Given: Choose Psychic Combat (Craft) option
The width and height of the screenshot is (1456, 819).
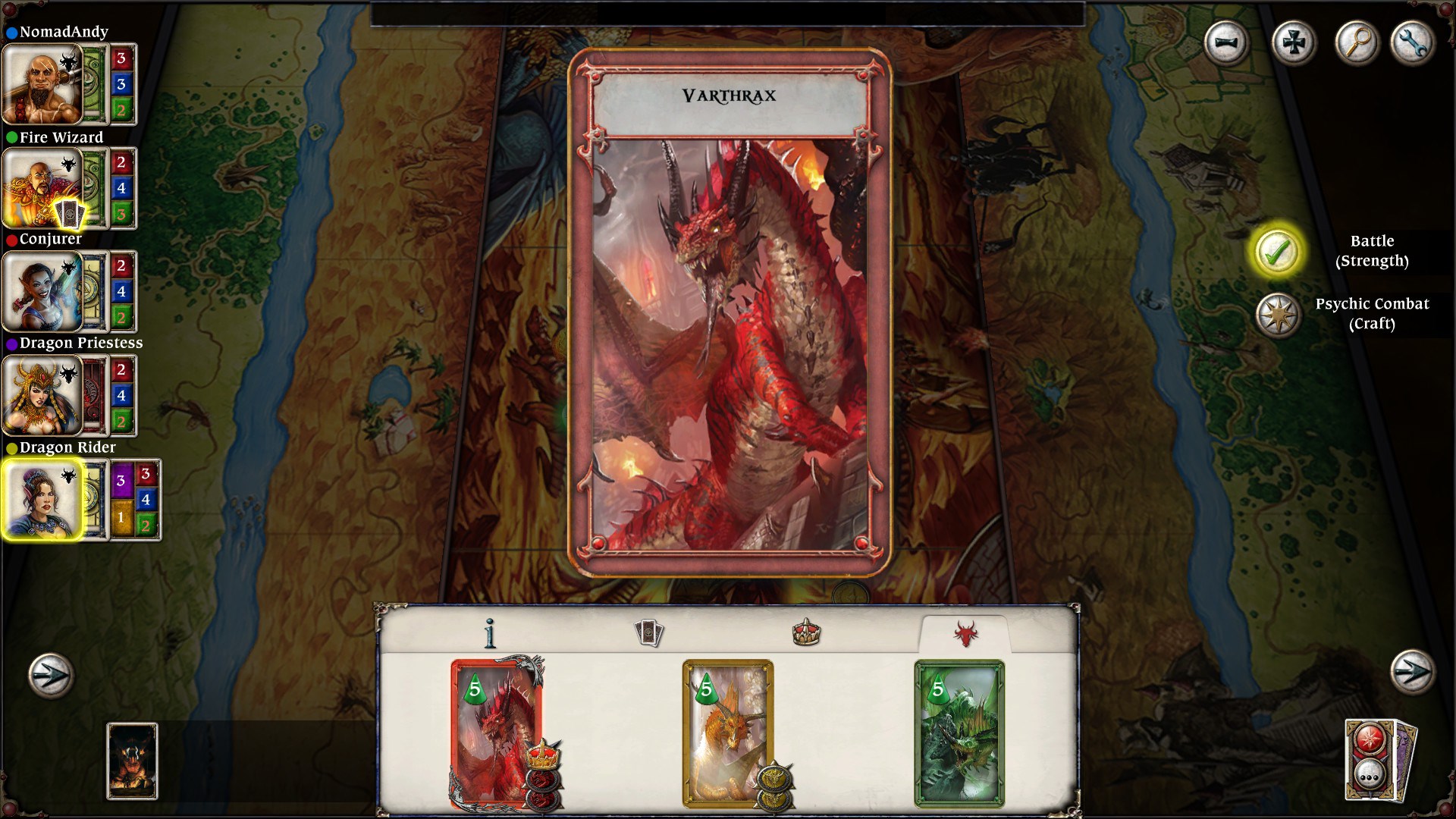Looking at the screenshot, I should tap(1279, 314).
